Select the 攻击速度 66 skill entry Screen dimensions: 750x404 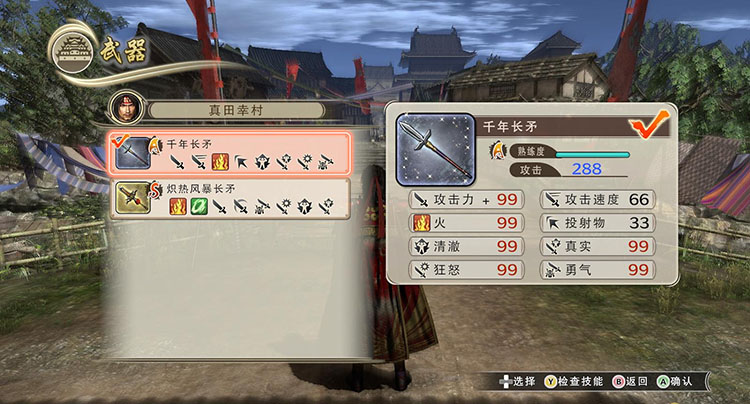(x=597, y=200)
